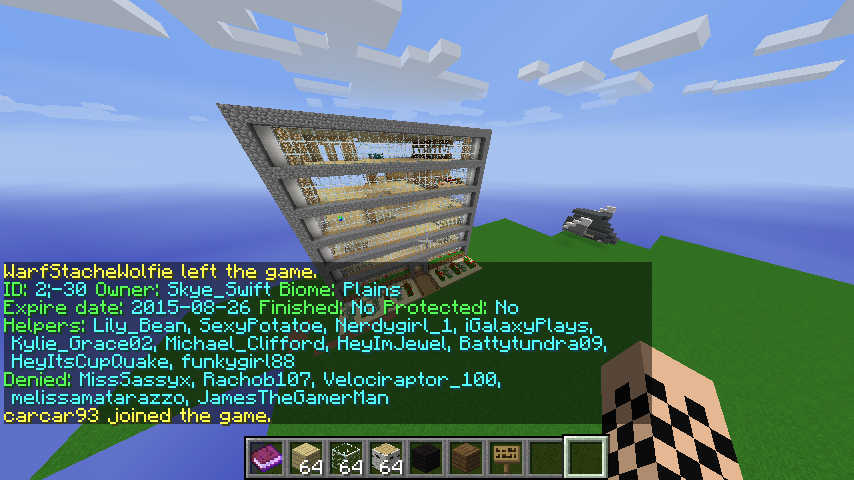Choose the dark wood planks slot
The image size is (854, 480).
click(x=466, y=457)
